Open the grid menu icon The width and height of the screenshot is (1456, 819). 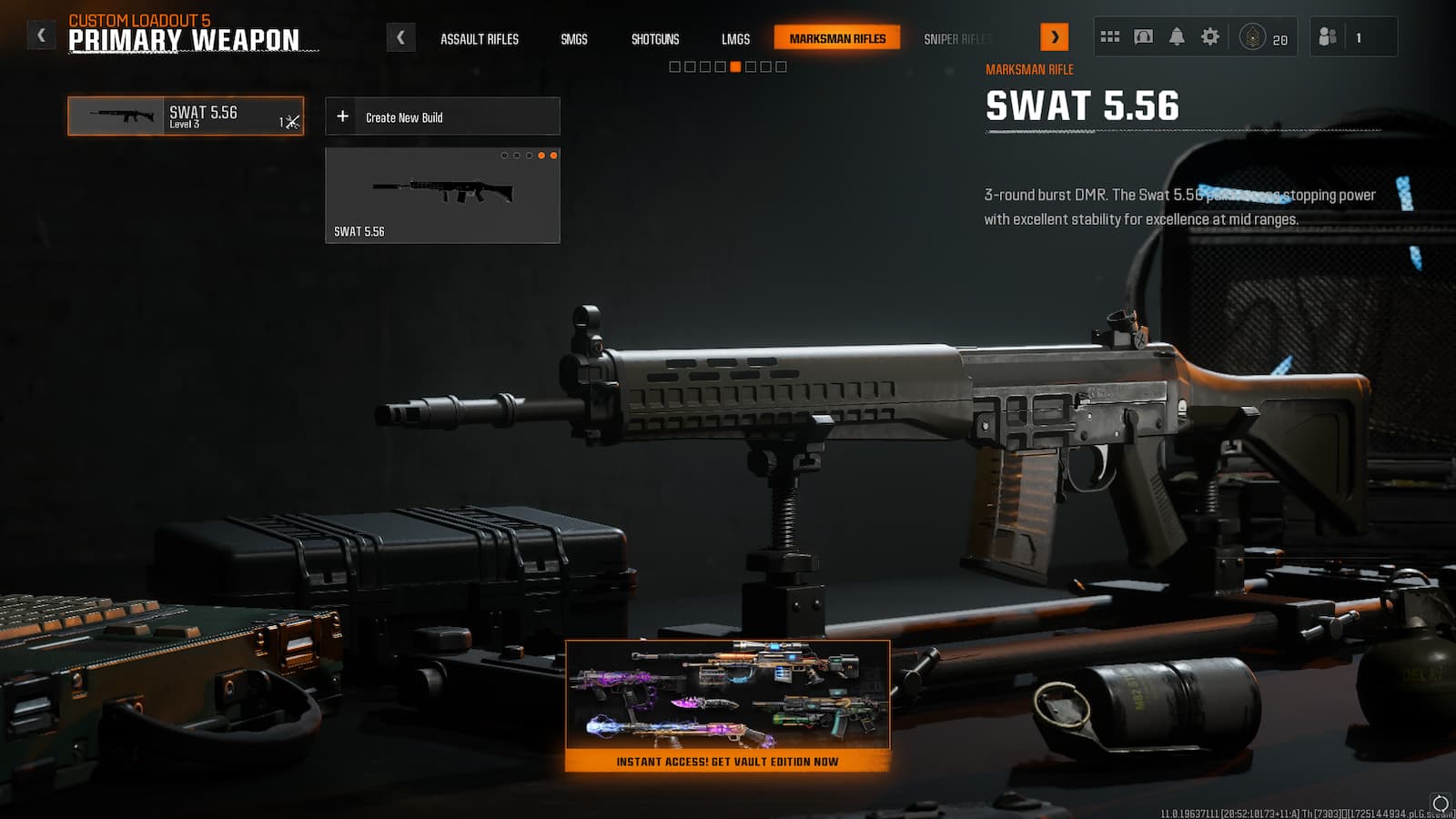click(1109, 37)
